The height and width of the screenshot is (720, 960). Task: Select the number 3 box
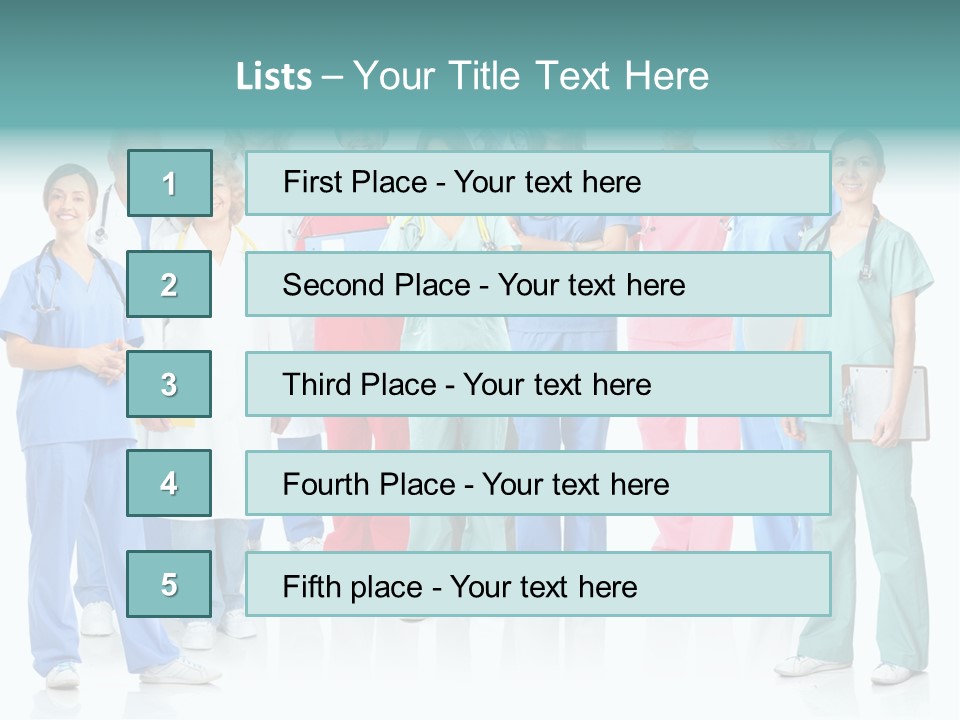coord(169,384)
